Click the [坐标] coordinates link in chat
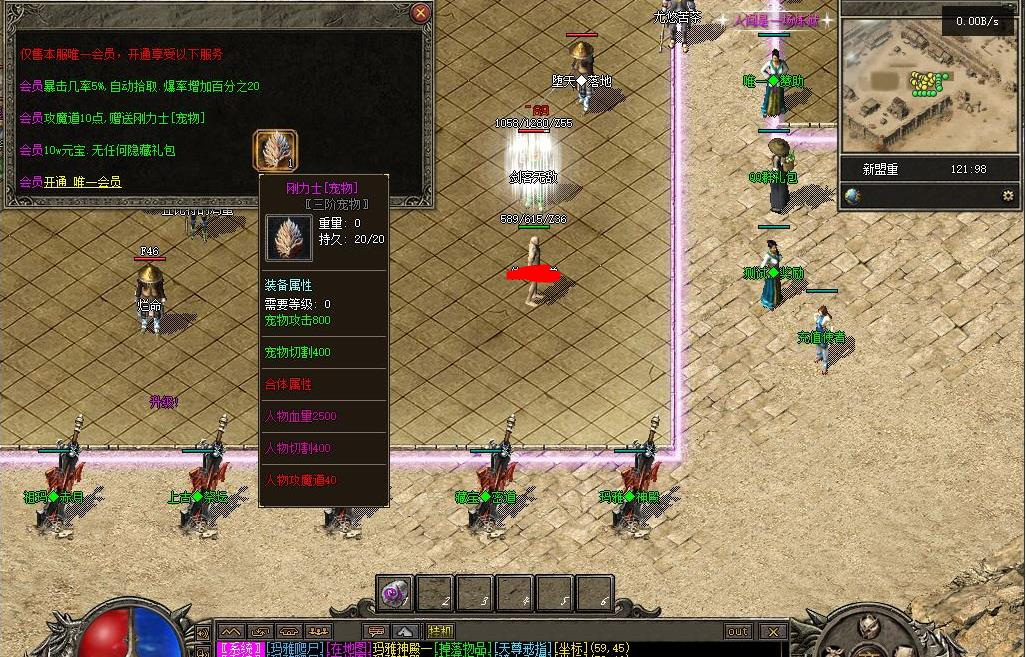This screenshot has height=657, width=1026. point(571,650)
